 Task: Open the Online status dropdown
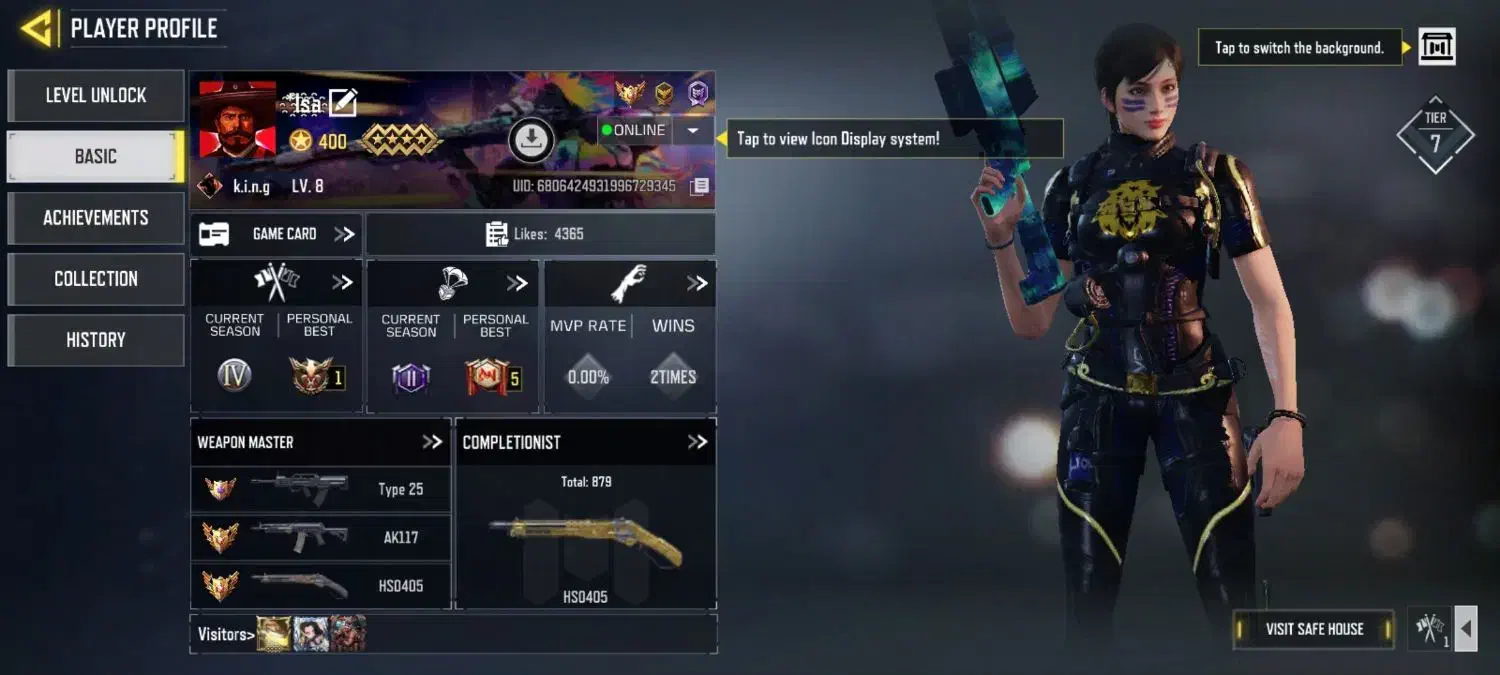point(692,131)
